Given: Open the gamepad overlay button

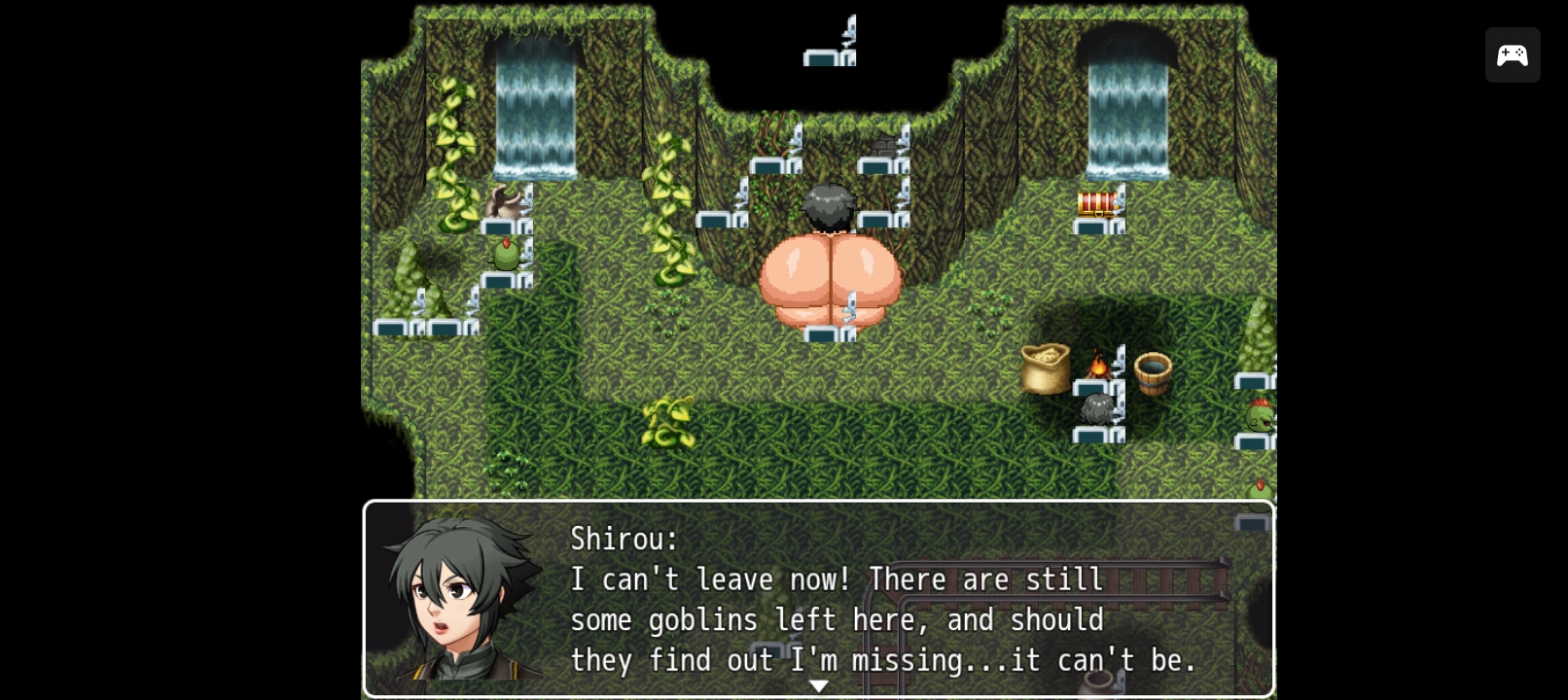Looking at the screenshot, I should click(x=1512, y=55).
